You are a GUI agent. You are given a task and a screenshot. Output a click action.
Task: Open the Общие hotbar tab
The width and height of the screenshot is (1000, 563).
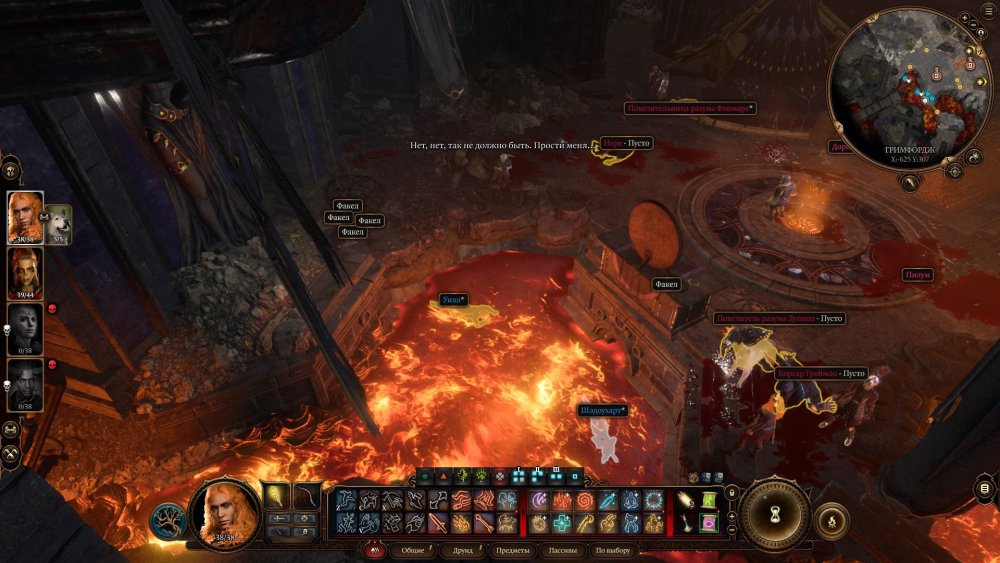pos(412,551)
